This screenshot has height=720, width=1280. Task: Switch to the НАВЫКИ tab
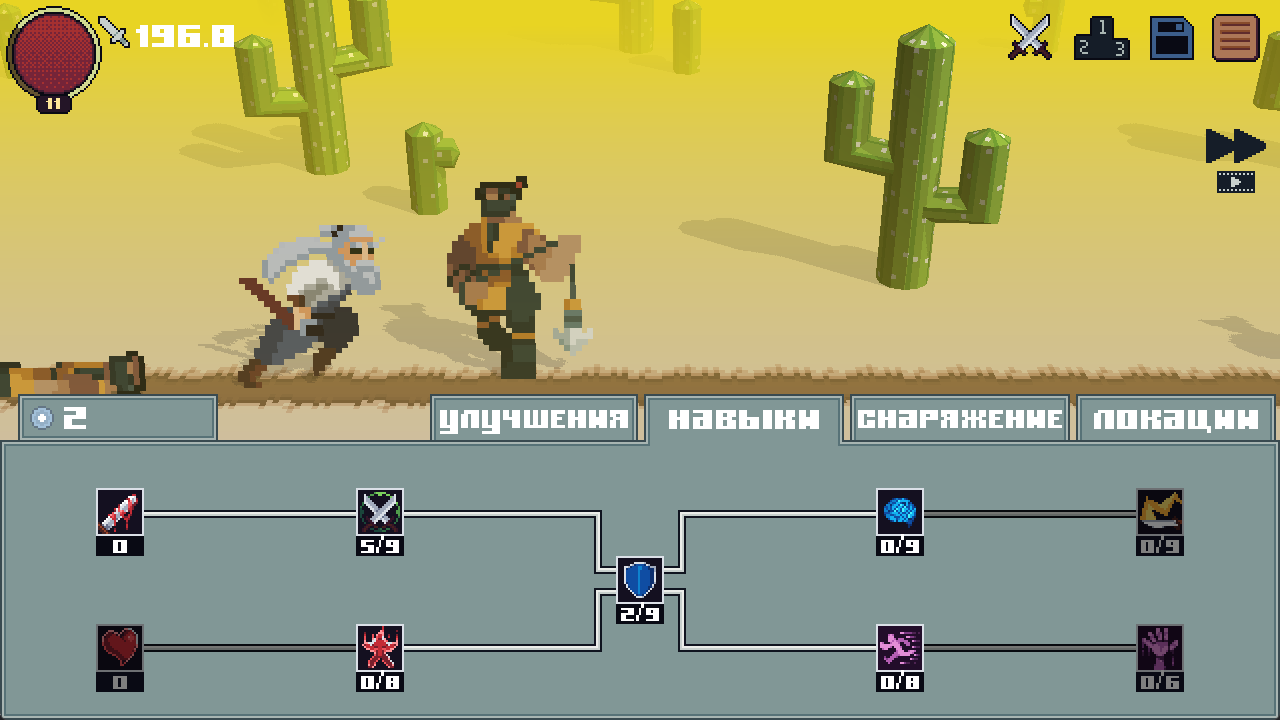(743, 418)
